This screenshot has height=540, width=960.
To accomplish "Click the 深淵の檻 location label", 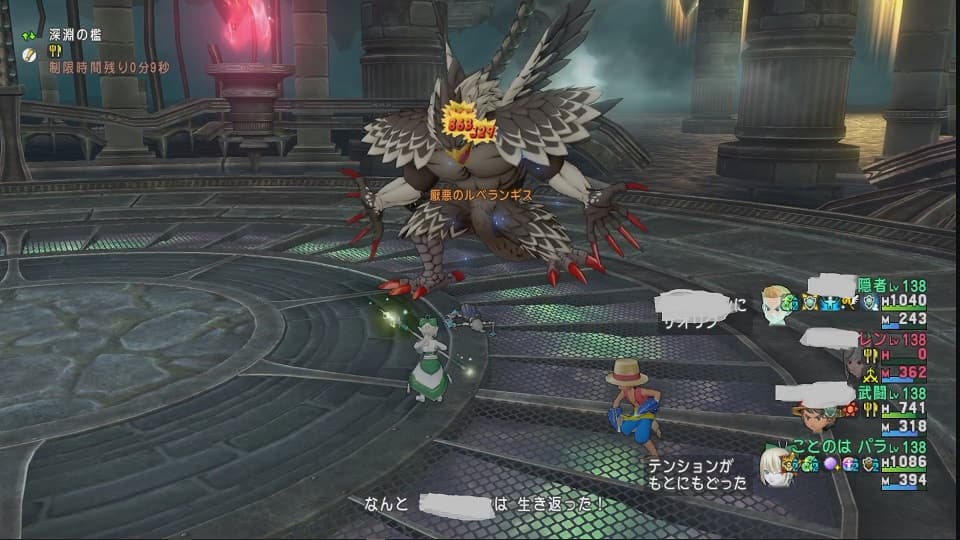I will [75, 35].
